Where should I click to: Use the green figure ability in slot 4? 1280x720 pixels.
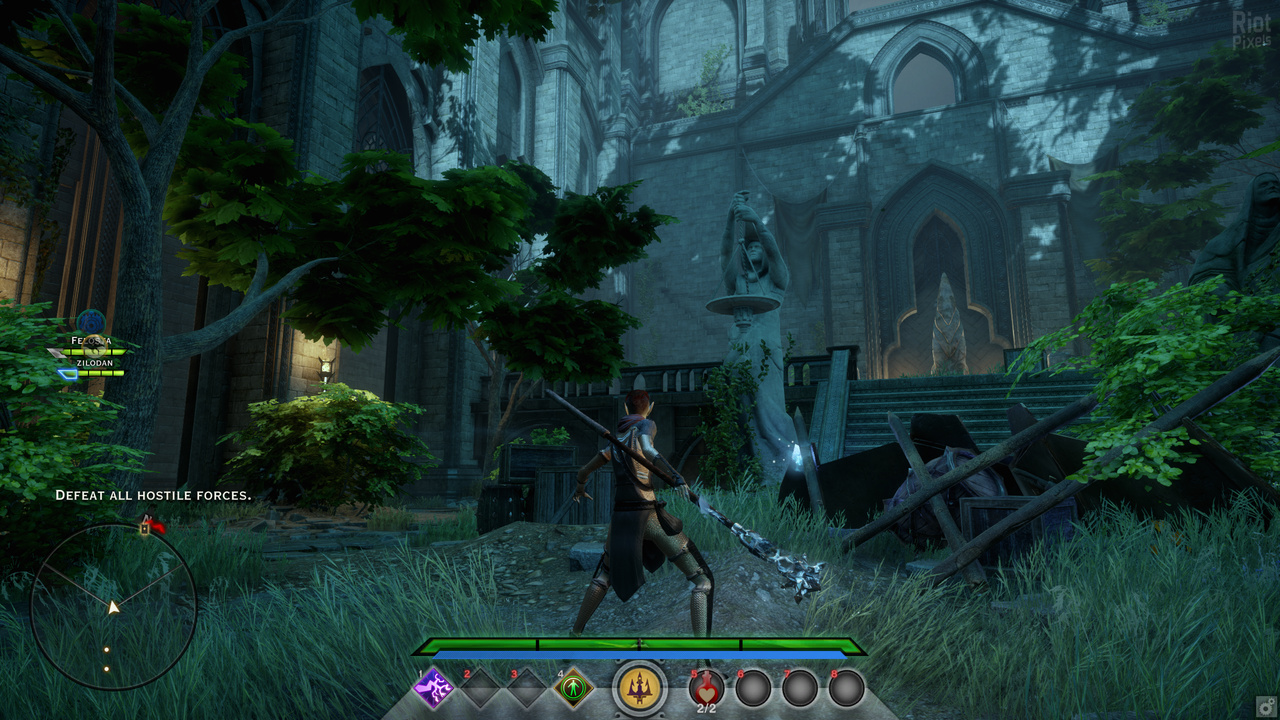[574, 688]
